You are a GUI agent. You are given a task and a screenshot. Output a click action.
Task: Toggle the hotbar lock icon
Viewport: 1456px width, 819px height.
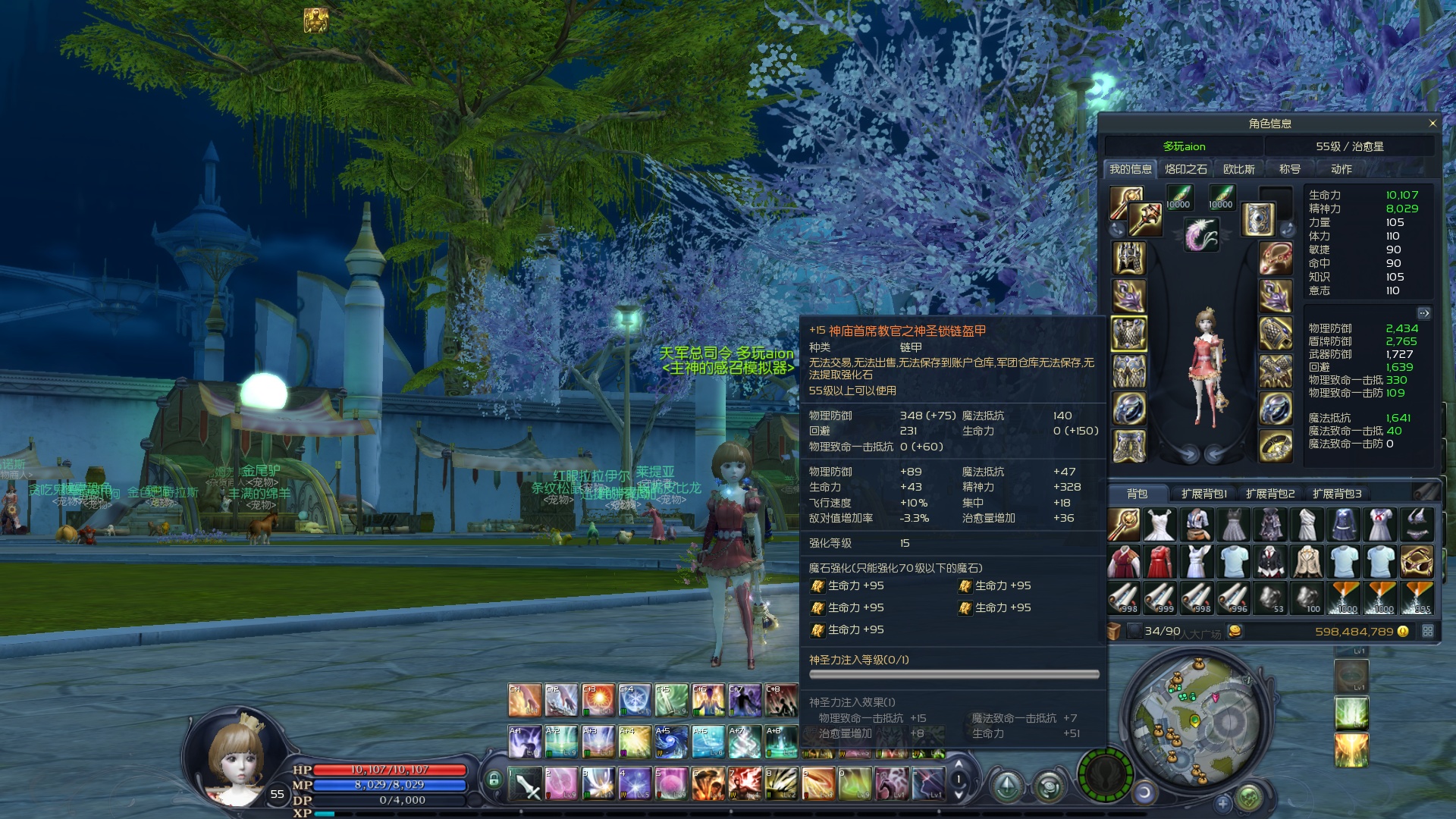(x=494, y=779)
